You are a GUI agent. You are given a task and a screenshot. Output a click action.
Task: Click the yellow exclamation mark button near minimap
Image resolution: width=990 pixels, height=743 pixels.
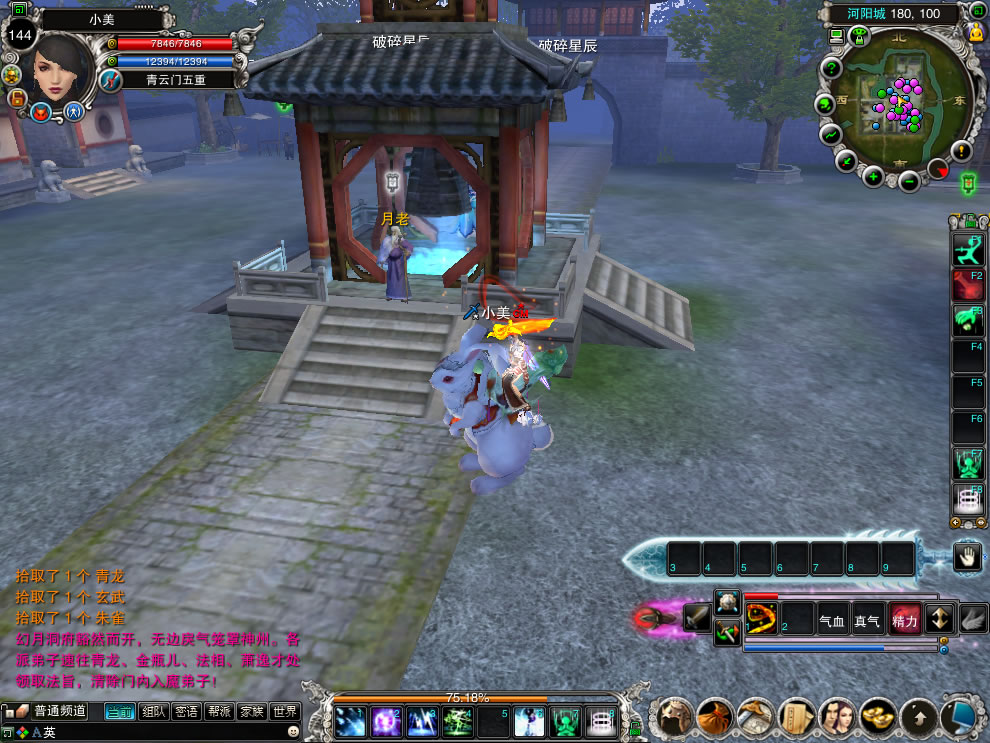point(961,151)
